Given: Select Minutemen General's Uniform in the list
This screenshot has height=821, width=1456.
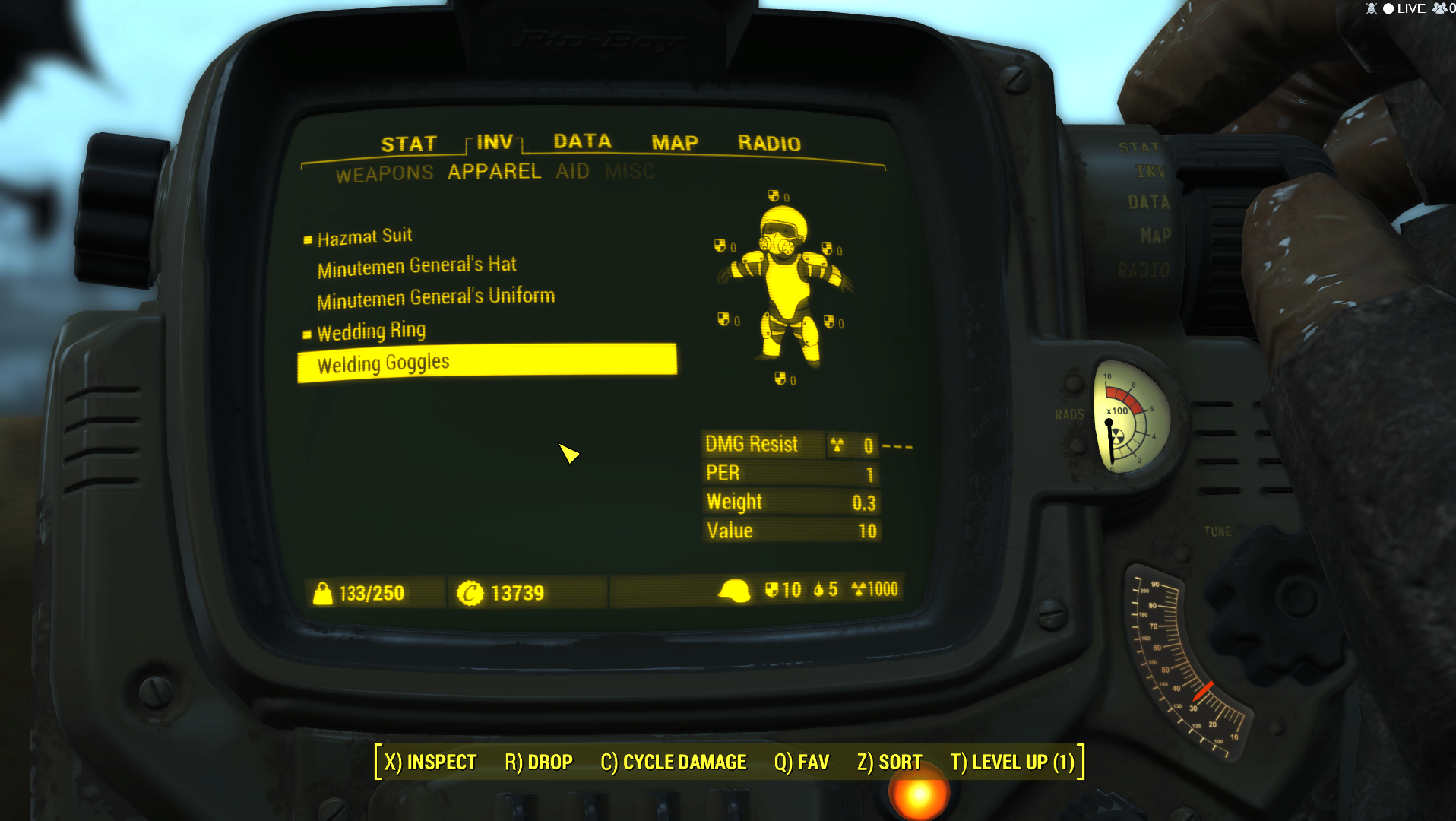Looking at the screenshot, I should [436, 296].
